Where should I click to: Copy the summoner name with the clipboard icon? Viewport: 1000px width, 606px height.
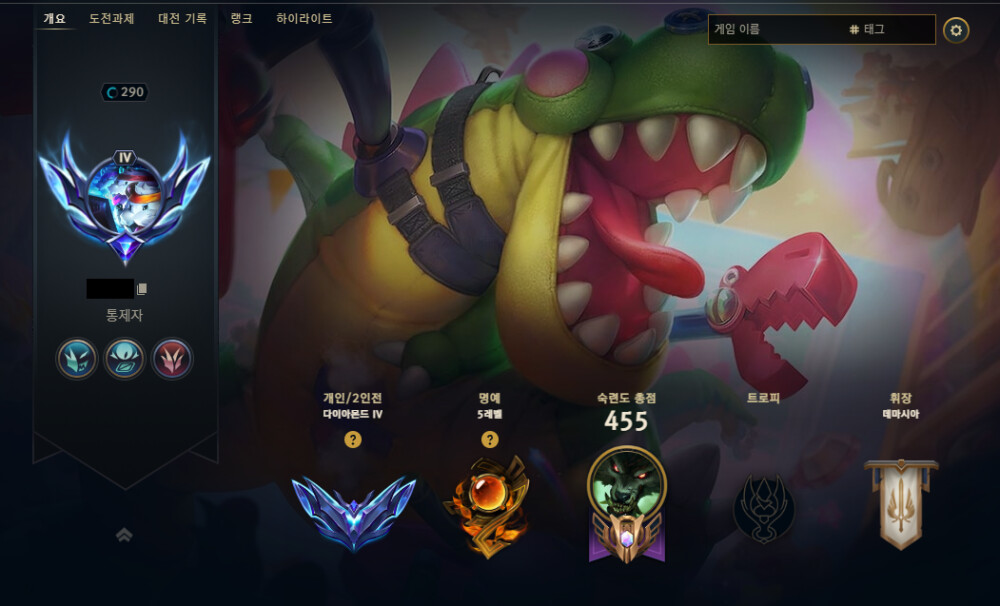point(142,289)
